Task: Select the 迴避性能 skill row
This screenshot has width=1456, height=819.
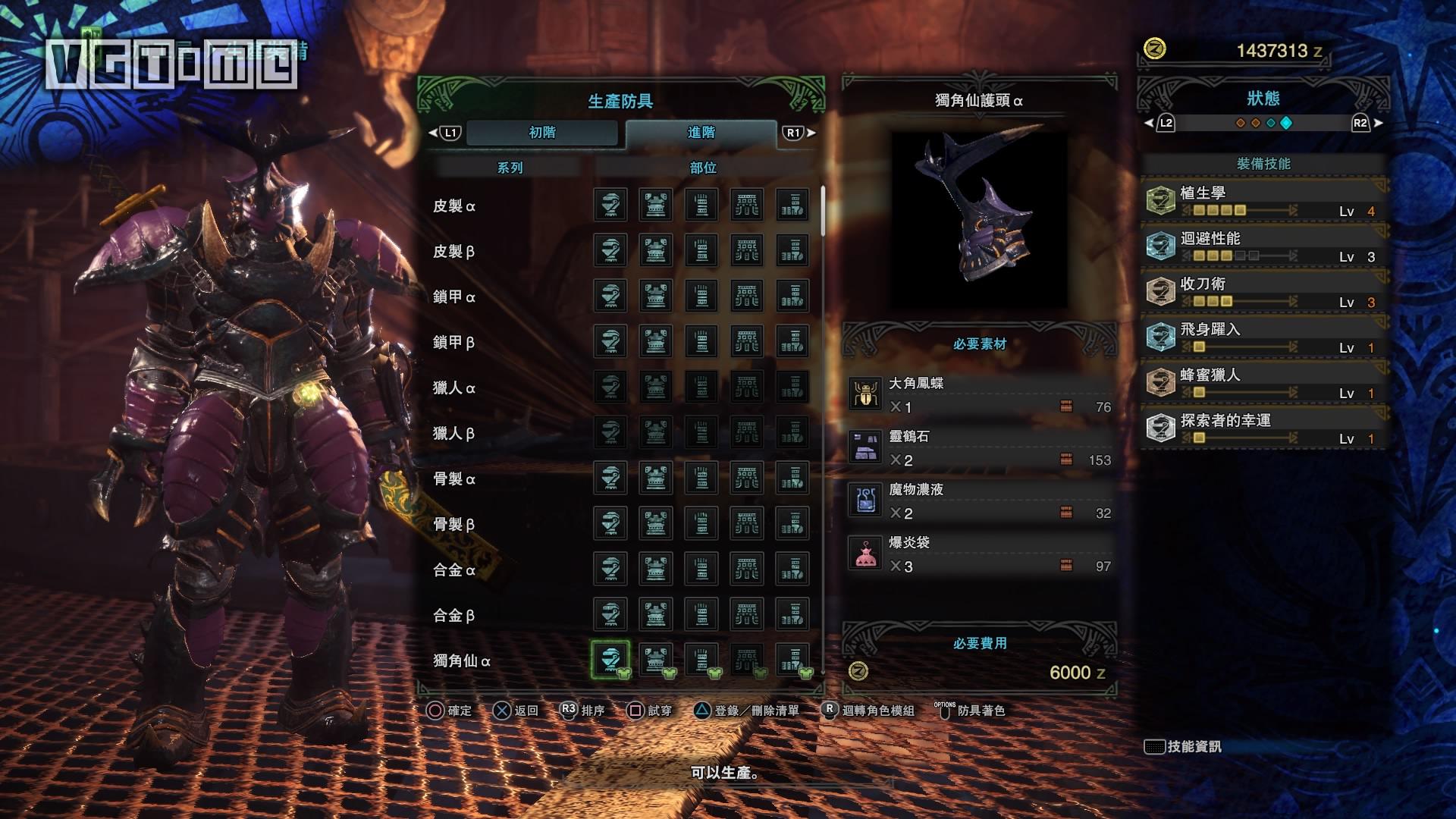Action: click(x=1263, y=246)
